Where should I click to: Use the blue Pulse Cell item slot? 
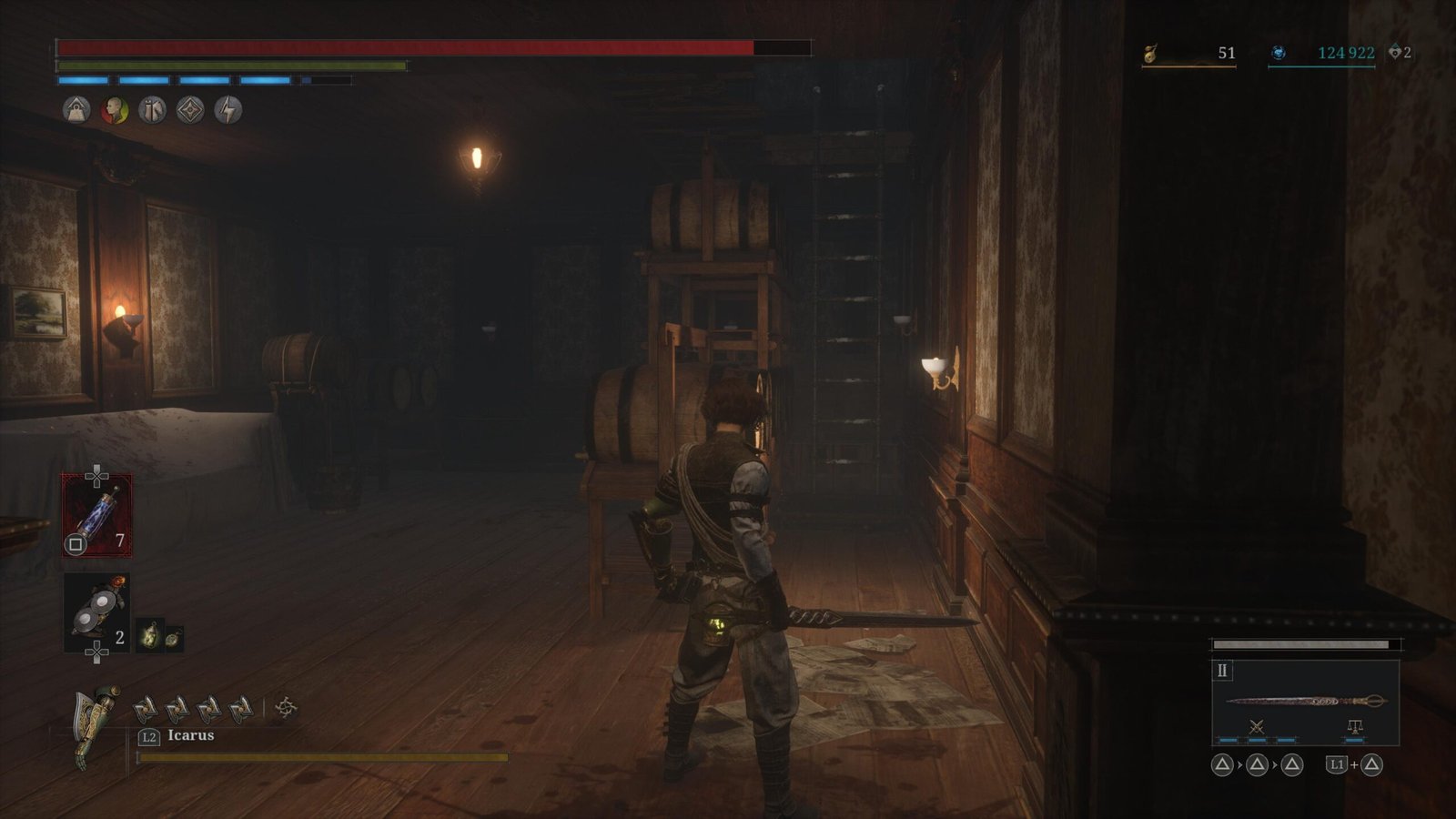point(96,515)
